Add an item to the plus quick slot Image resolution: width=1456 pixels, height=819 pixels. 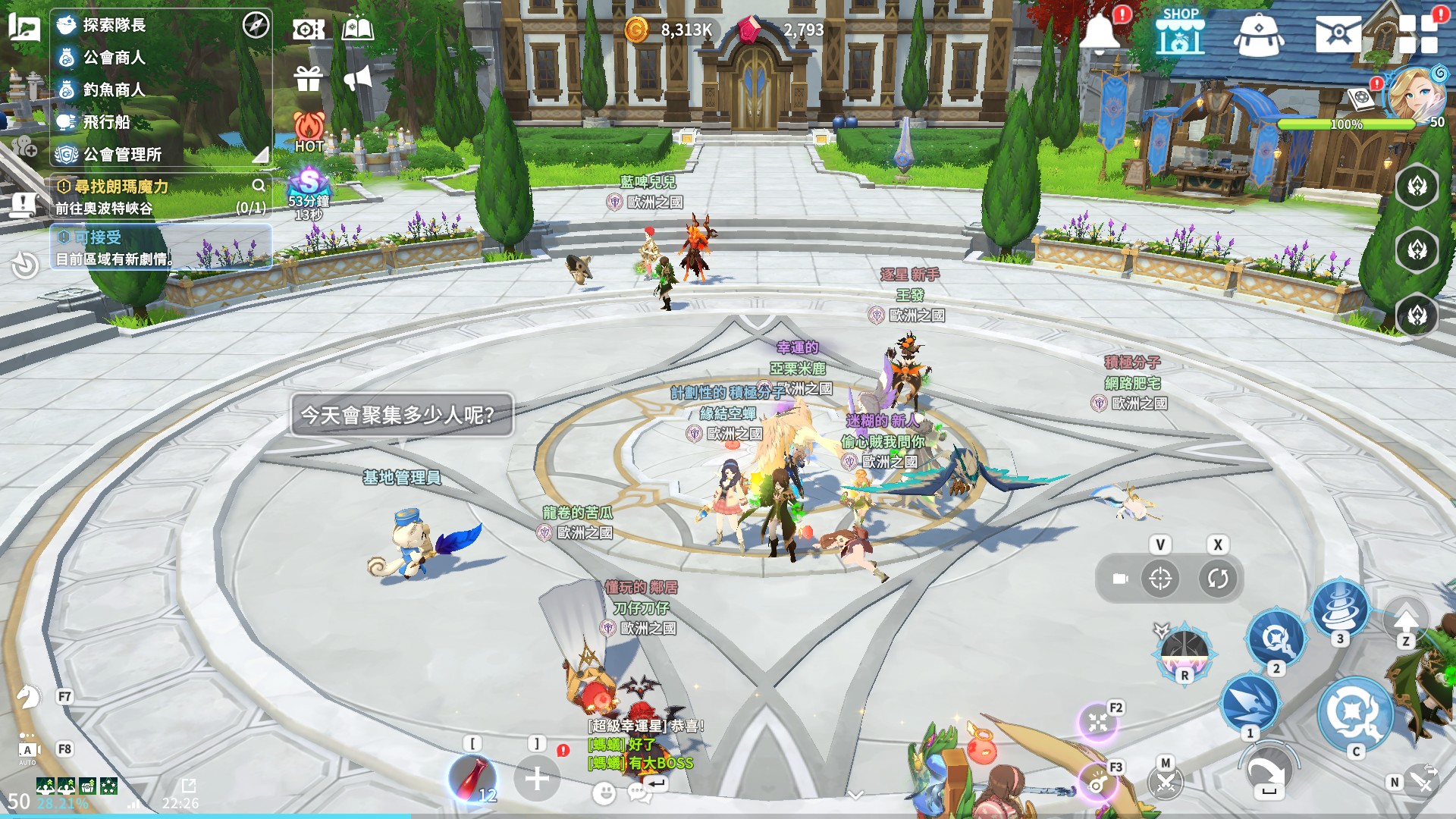tap(537, 778)
